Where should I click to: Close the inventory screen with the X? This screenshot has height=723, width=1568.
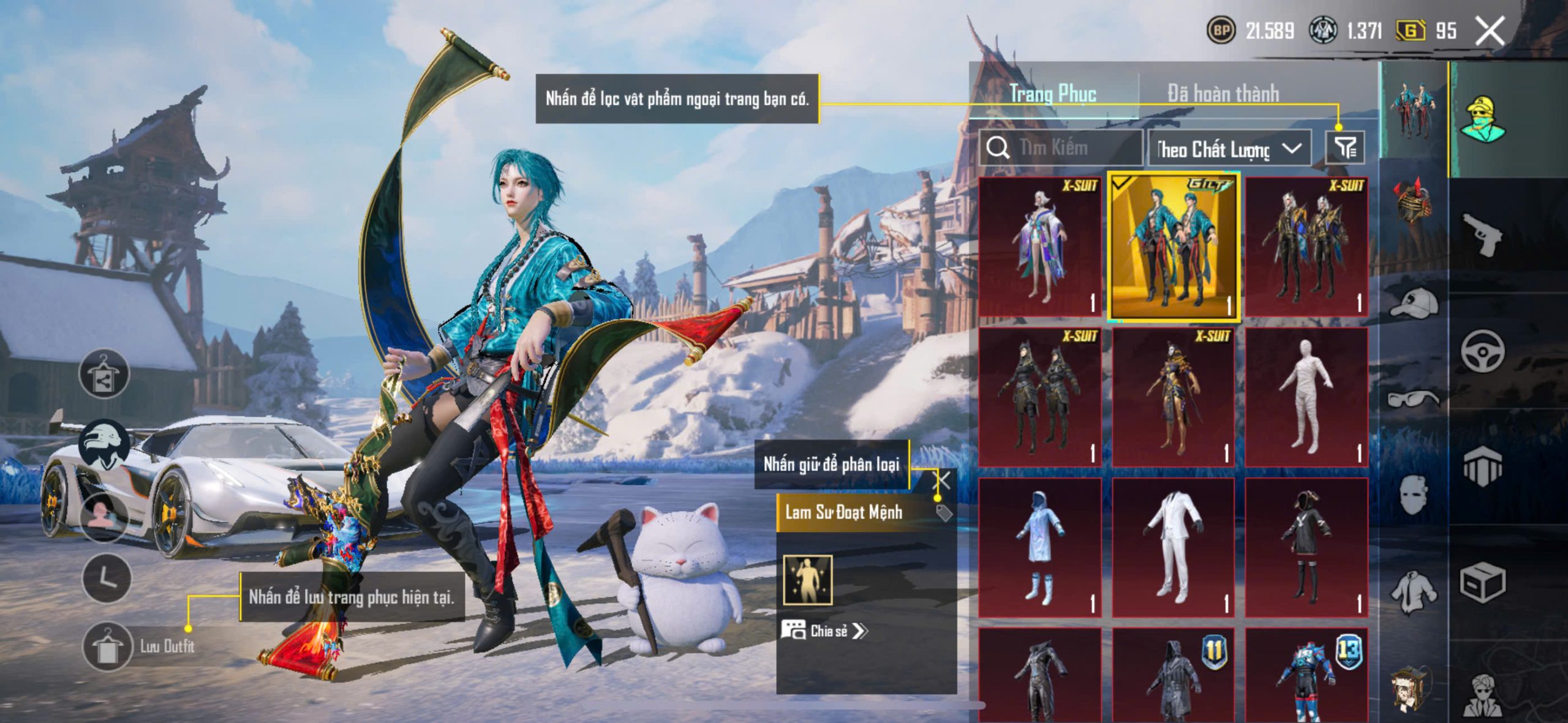(x=1490, y=31)
